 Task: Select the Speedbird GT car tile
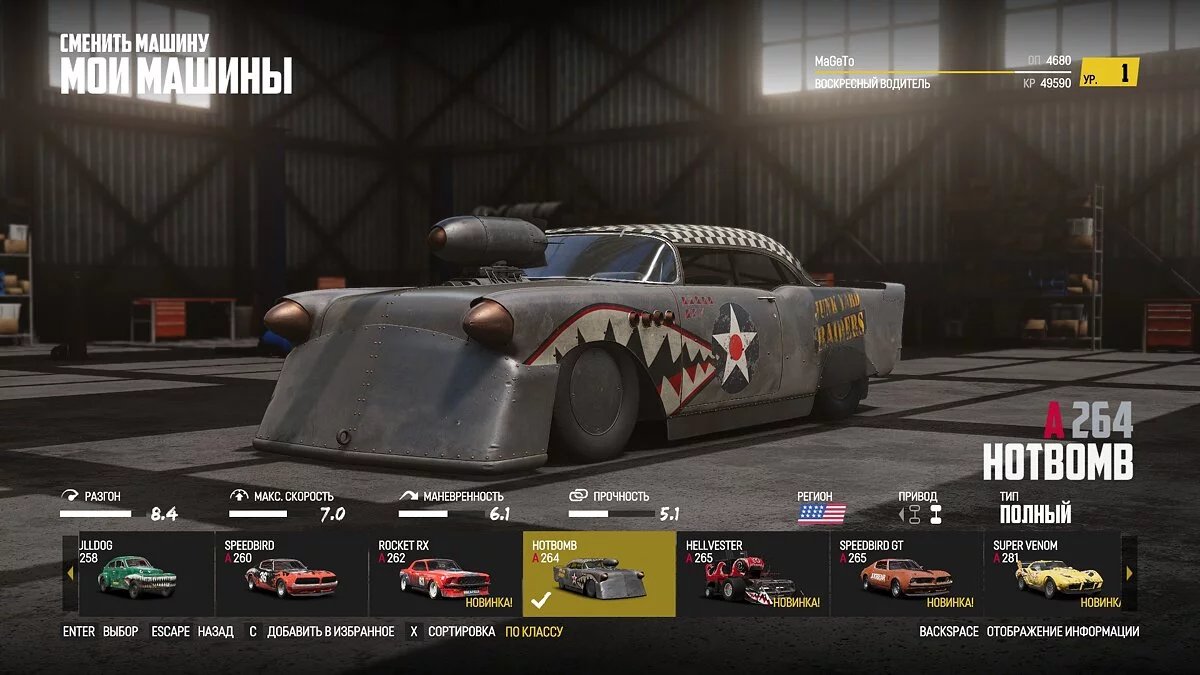click(x=906, y=575)
